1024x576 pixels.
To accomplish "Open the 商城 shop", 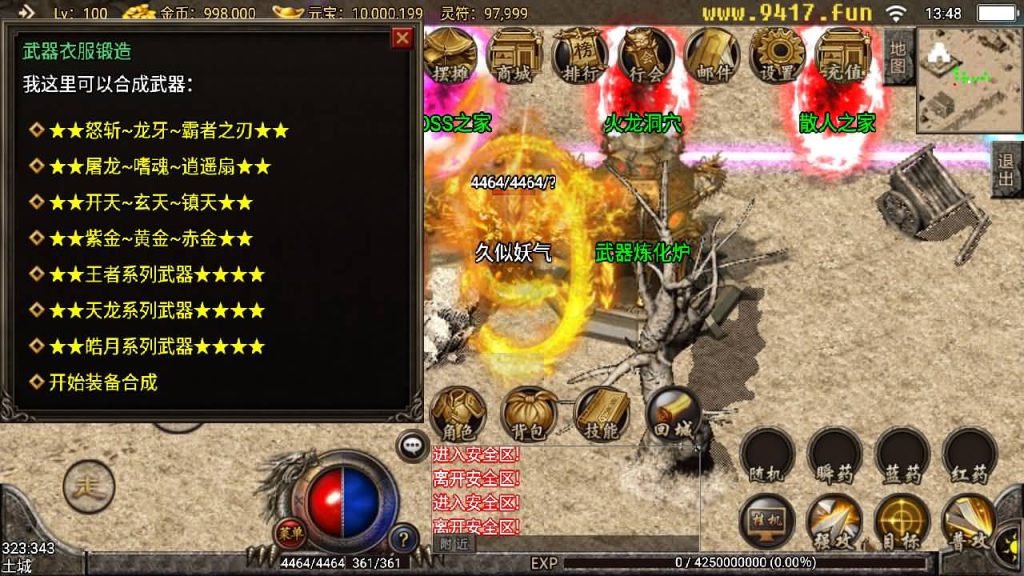I will [x=515, y=54].
